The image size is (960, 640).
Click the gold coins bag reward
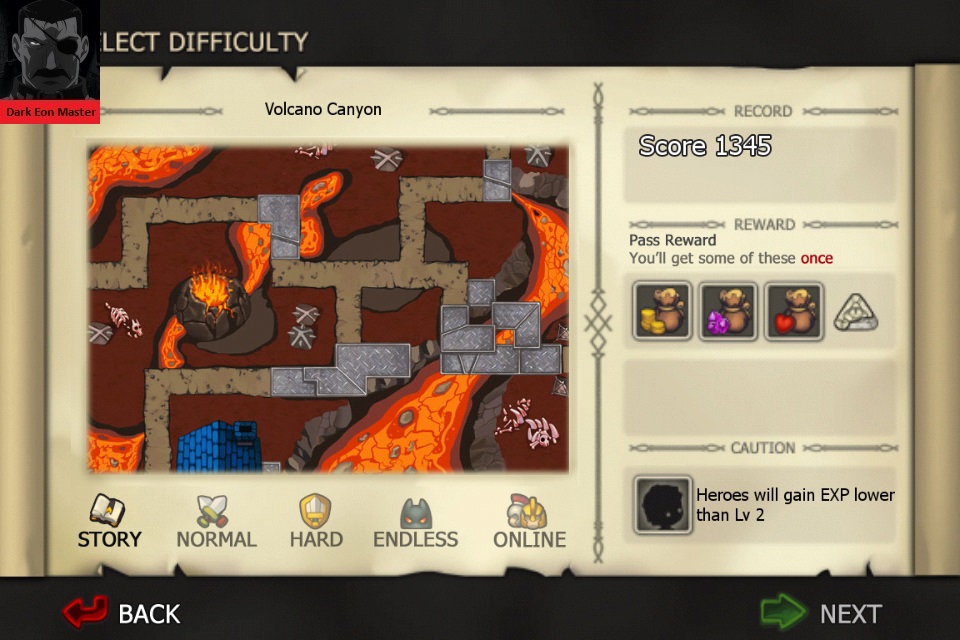(662, 311)
